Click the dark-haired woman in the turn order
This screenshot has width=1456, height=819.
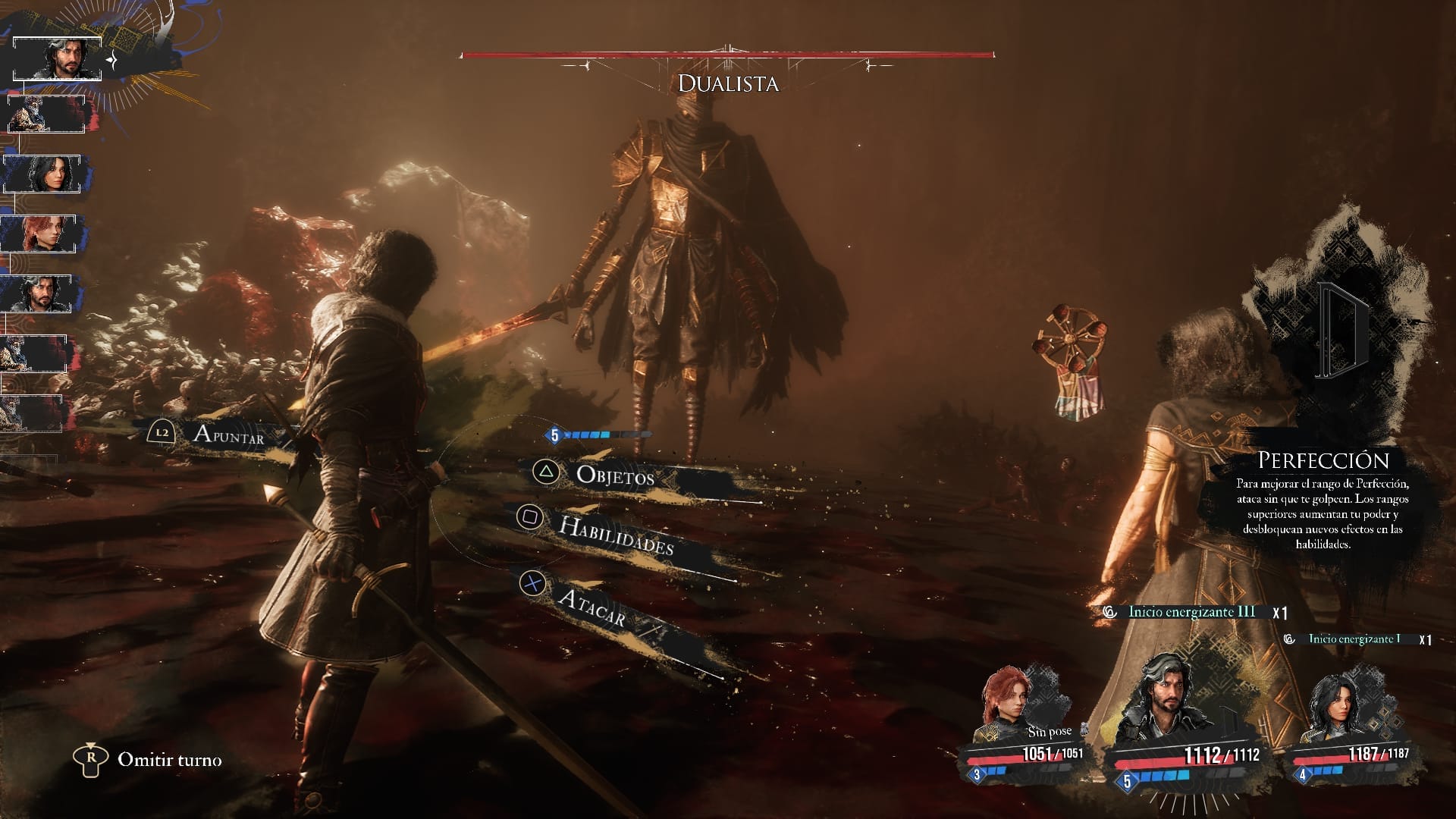click(42, 174)
